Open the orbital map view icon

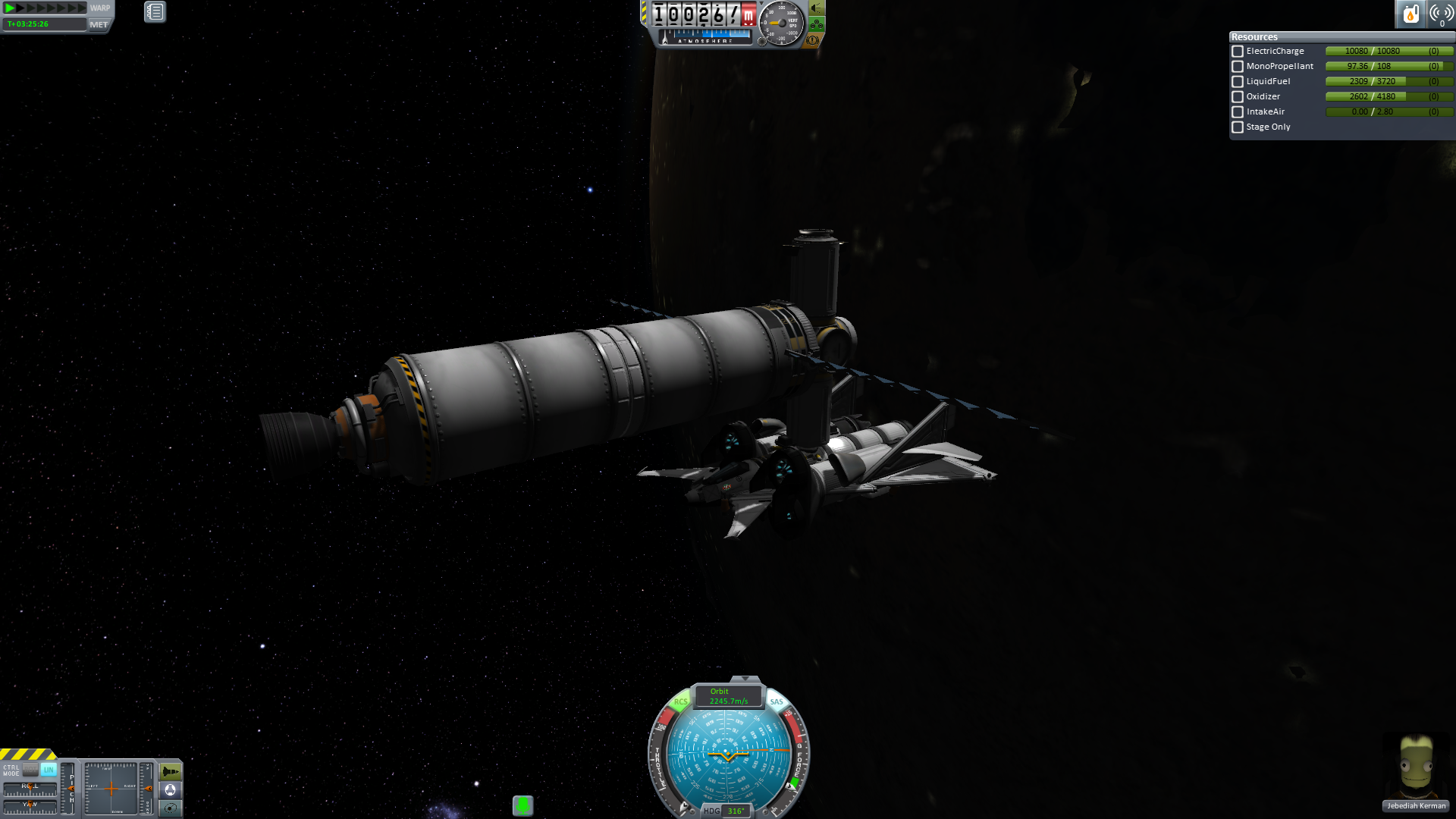point(171,808)
